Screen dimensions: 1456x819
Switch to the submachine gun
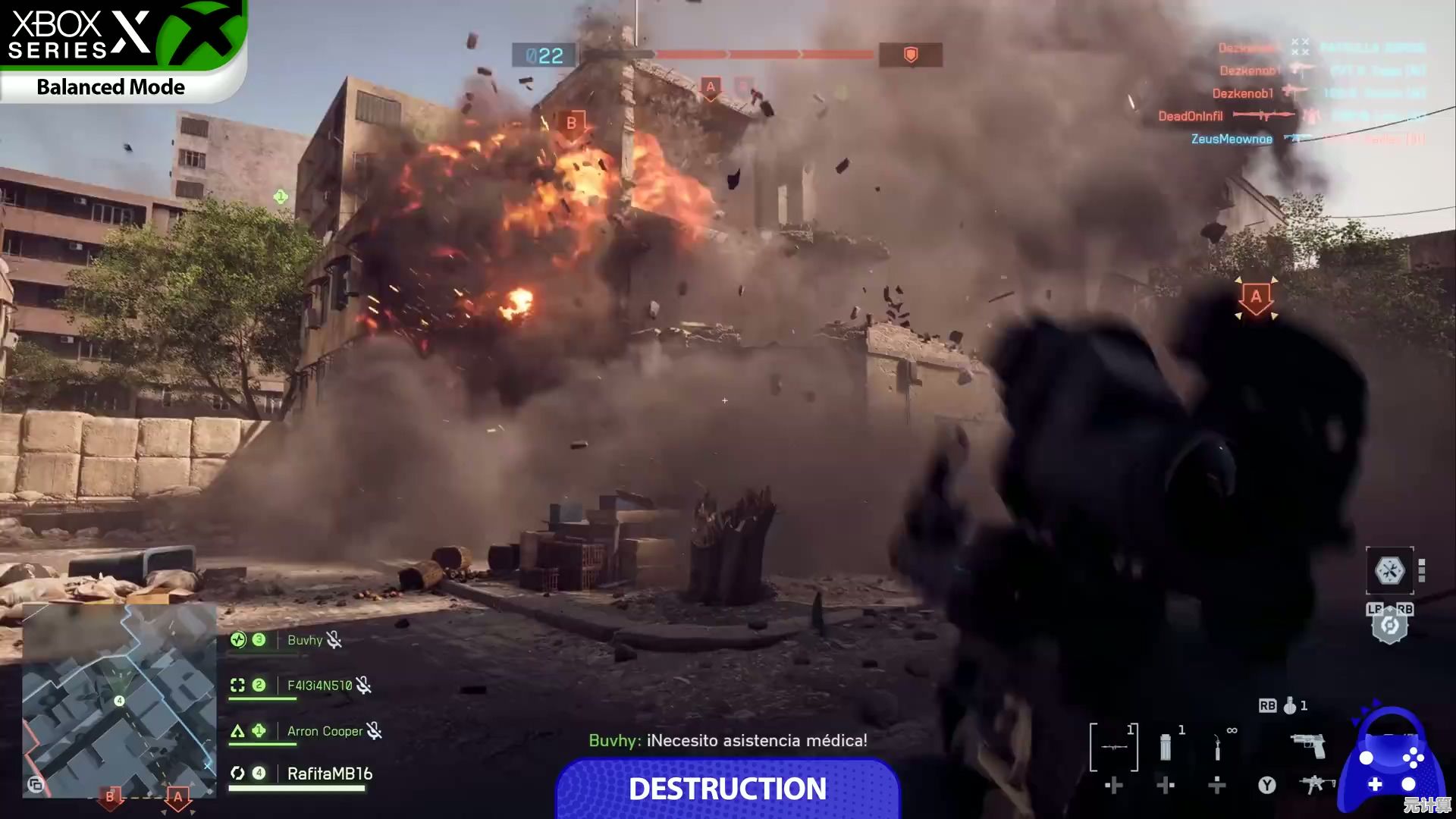pos(1316,783)
